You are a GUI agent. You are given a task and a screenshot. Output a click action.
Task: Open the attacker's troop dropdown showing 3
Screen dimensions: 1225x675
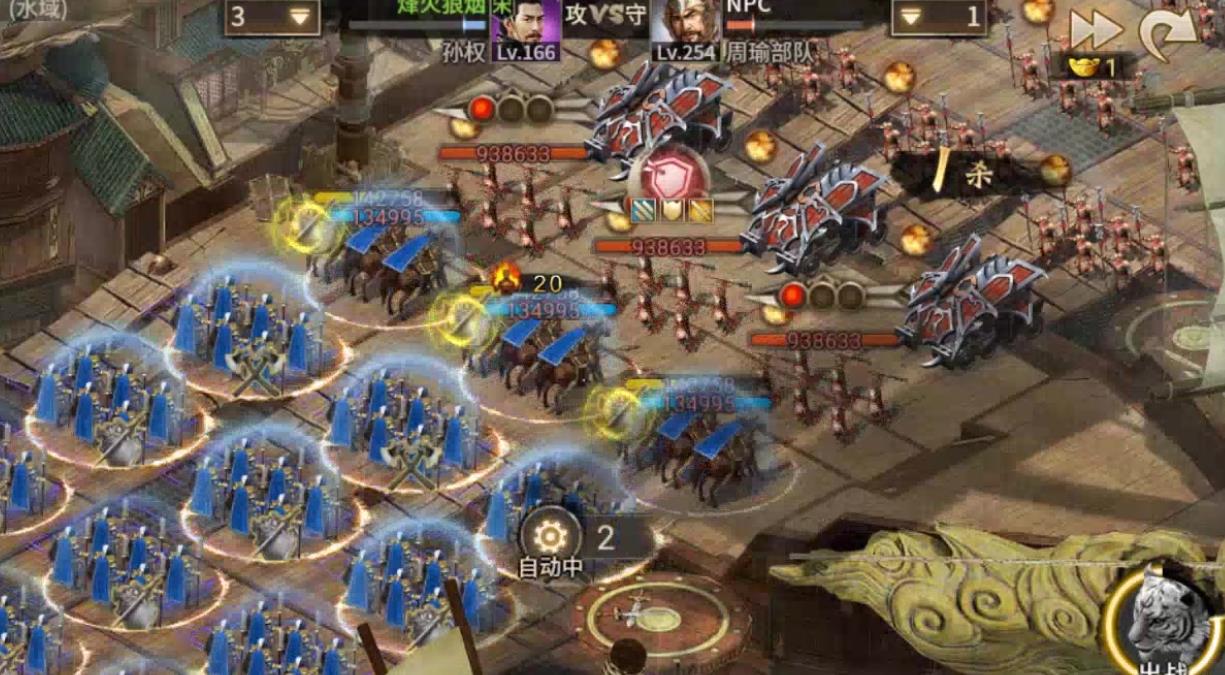(270, 17)
